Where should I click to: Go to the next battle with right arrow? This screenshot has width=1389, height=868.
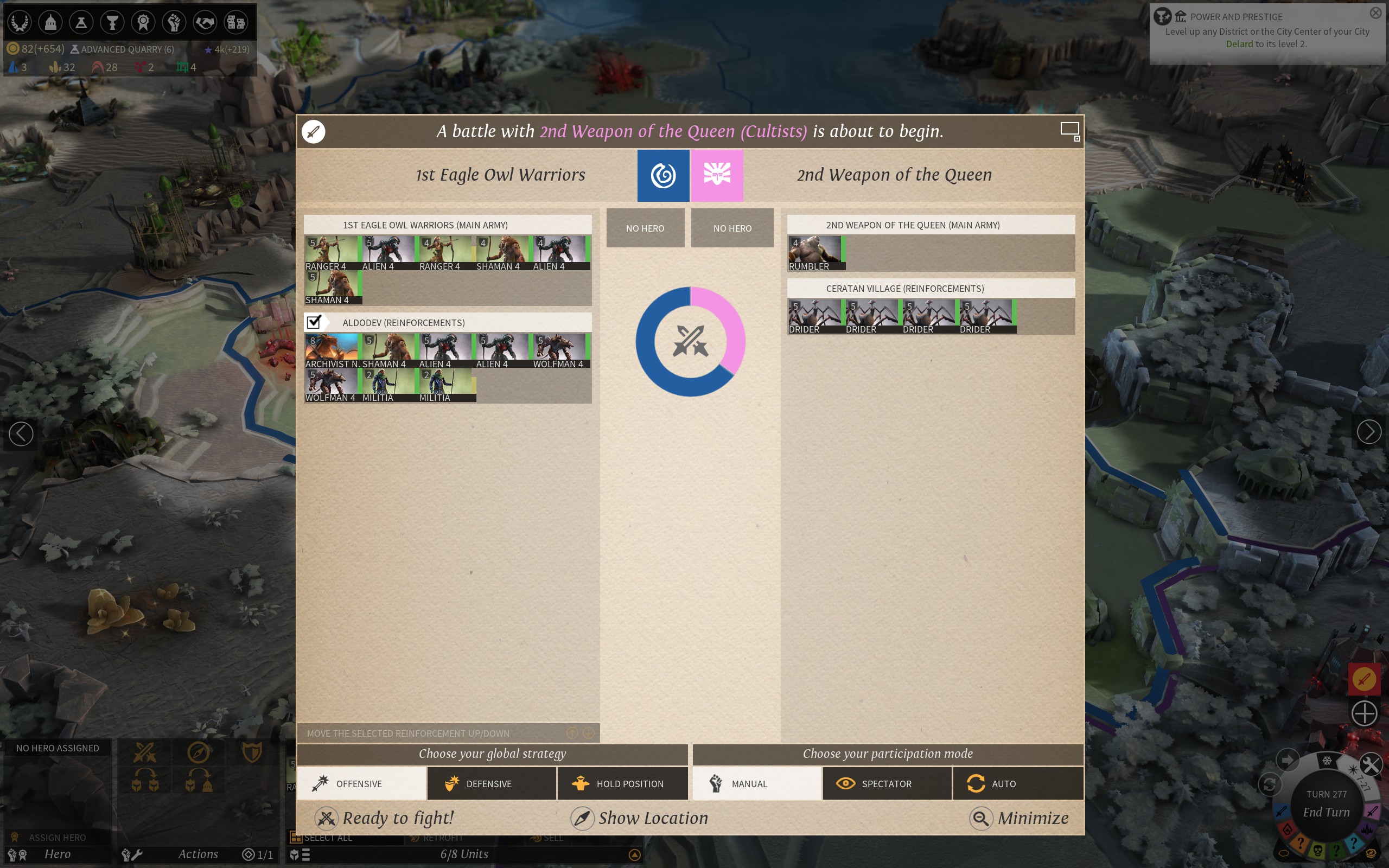point(1368,432)
